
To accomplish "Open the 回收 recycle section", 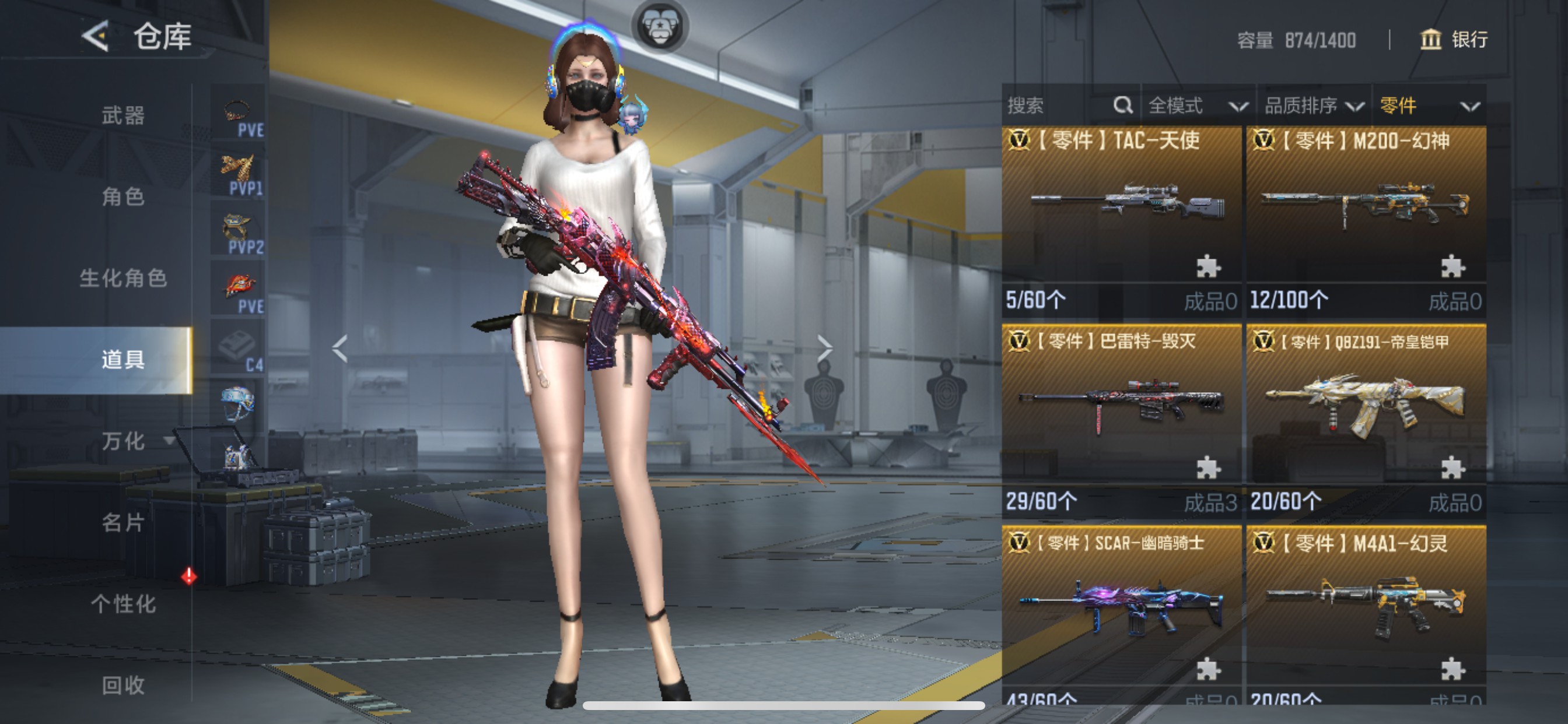I will point(123,686).
